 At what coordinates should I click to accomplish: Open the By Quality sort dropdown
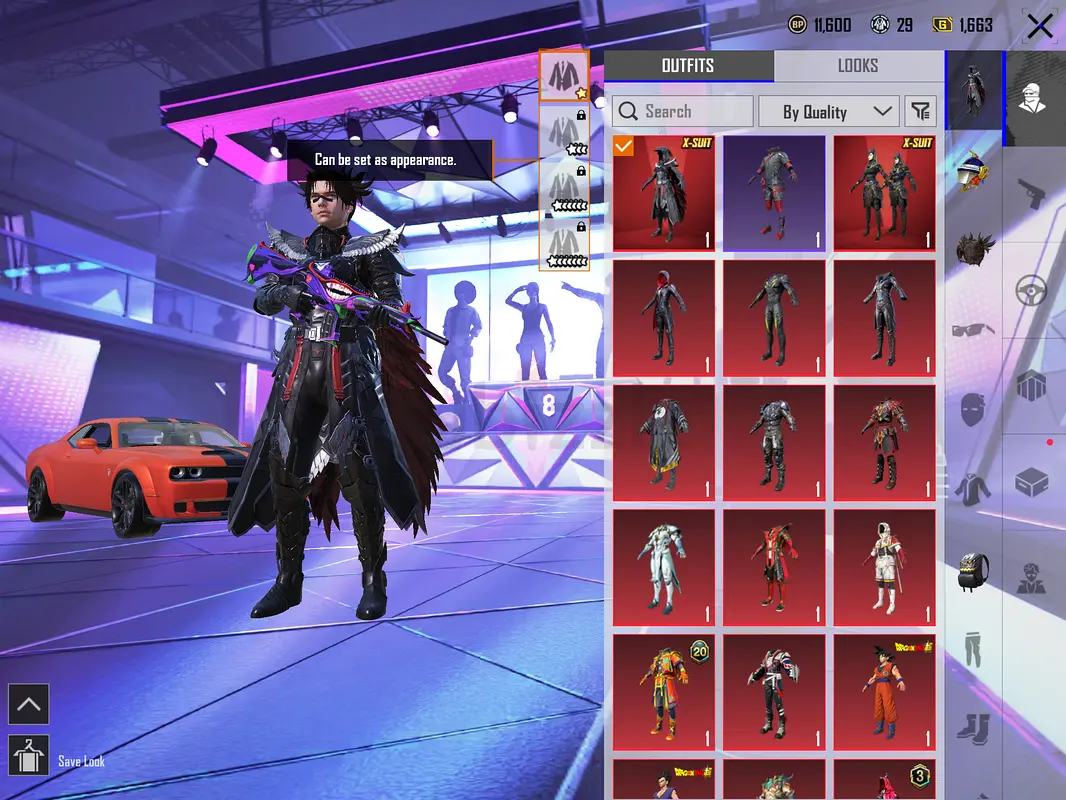827,111
